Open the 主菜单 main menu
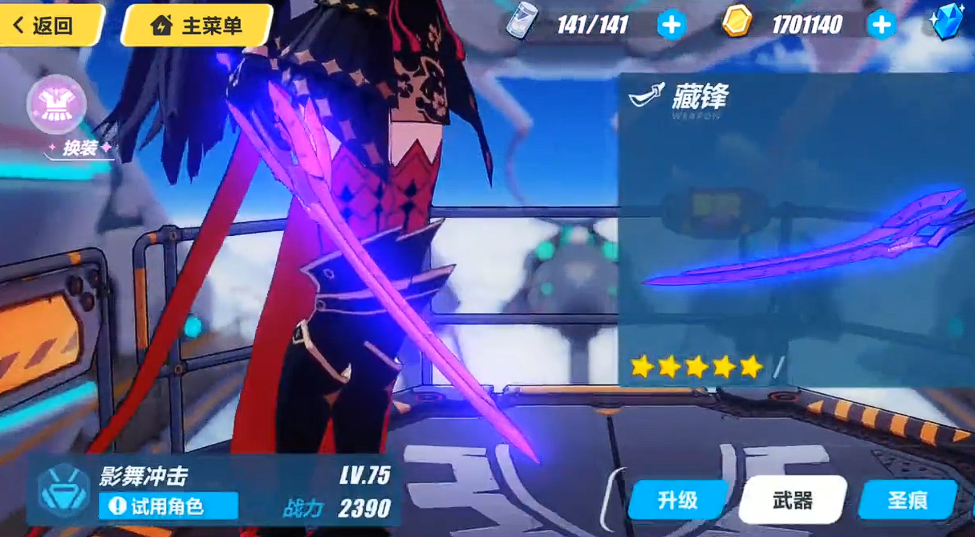This screenshot has width=975, height=537. (x=197, y=25)
